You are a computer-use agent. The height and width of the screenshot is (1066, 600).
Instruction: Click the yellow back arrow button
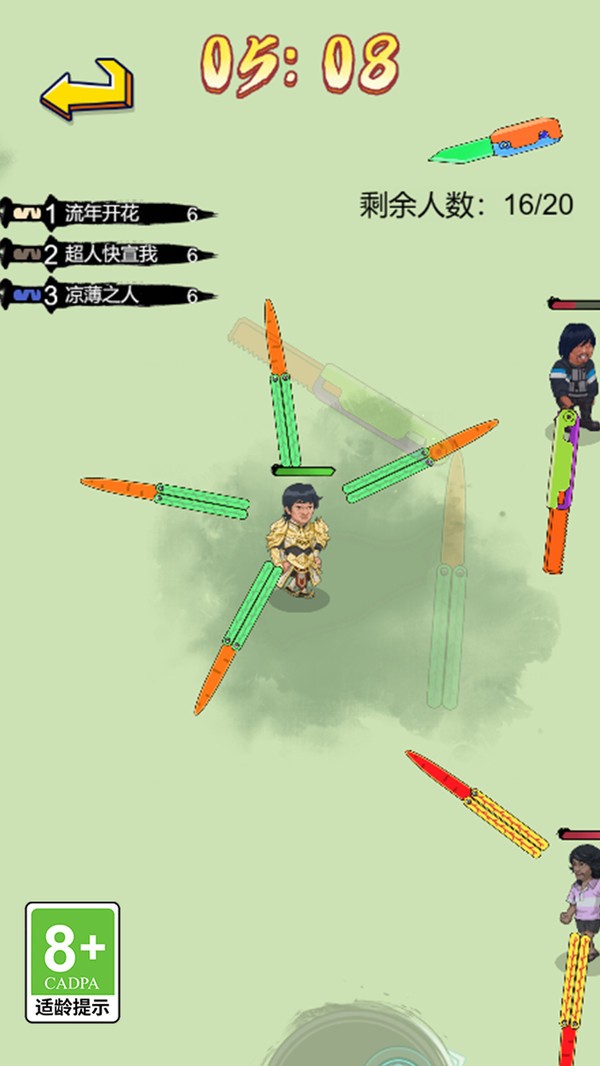click(x=87, y=89)
